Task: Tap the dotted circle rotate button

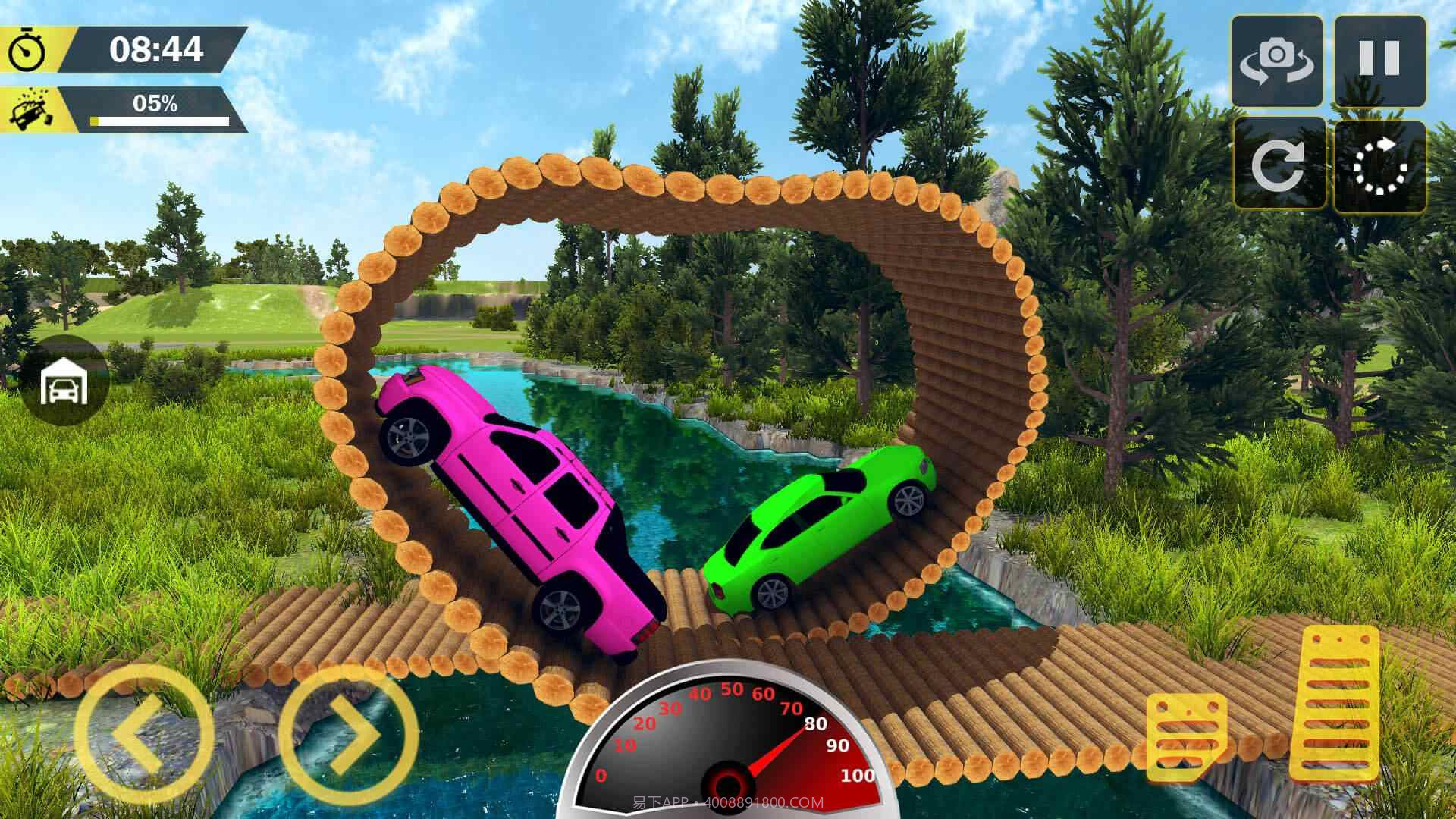Action: pyautogui.click(x=1380, y=165)
